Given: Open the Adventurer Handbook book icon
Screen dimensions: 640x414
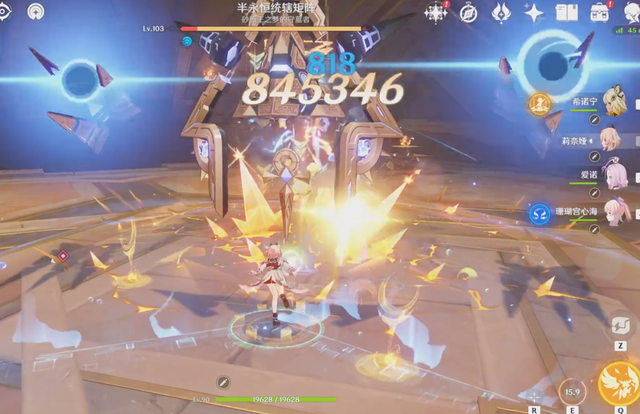Looking at the screenshot, I should click(x=567, y=12).
